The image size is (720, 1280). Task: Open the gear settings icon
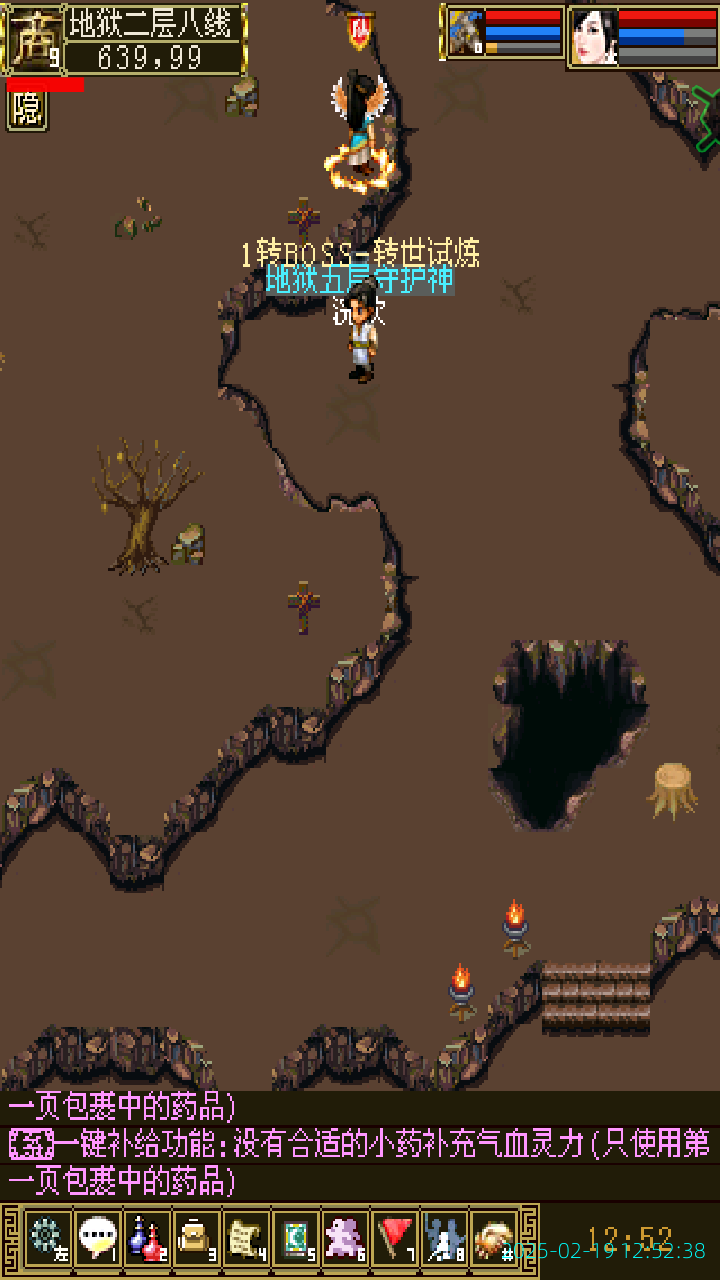click(47, 1239)
